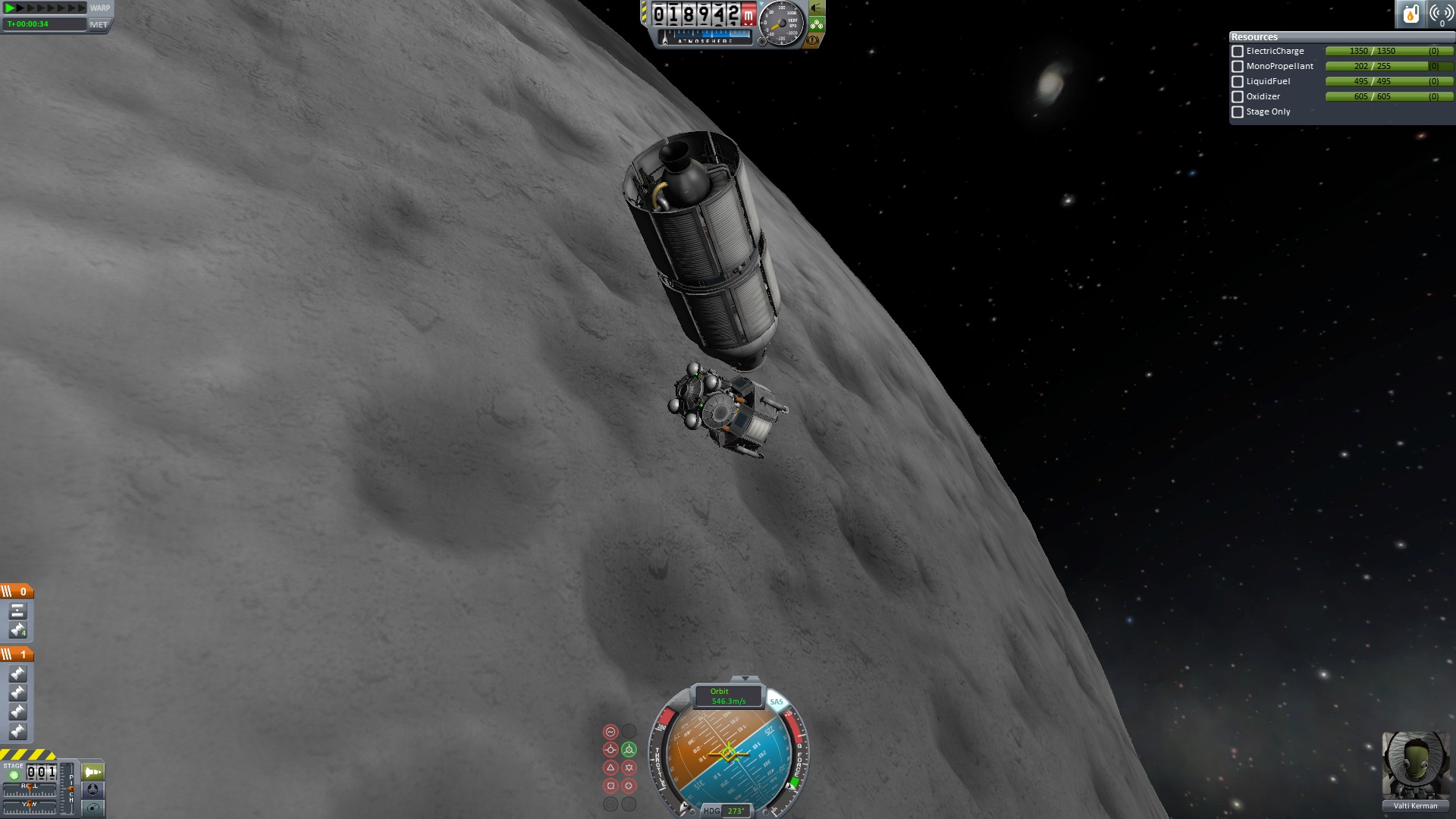The width and height of the screenshot is (1456, 819).
Task: Select the stability assist SAS mode
Action: (x=610, y=732)
